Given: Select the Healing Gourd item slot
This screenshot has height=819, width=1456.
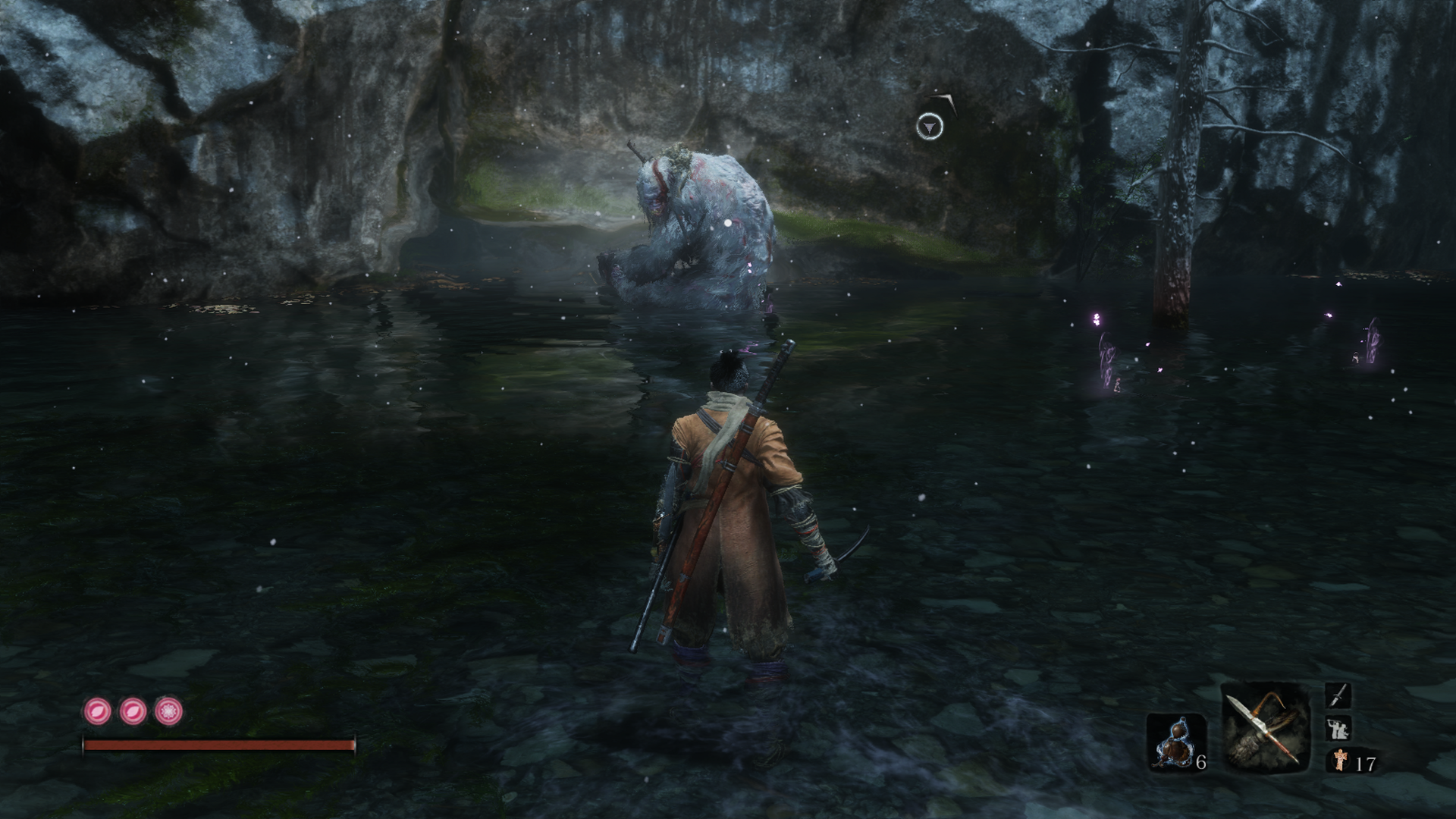Looking at the screenshot, I should pyautogui.click(x=1174, y=742).
